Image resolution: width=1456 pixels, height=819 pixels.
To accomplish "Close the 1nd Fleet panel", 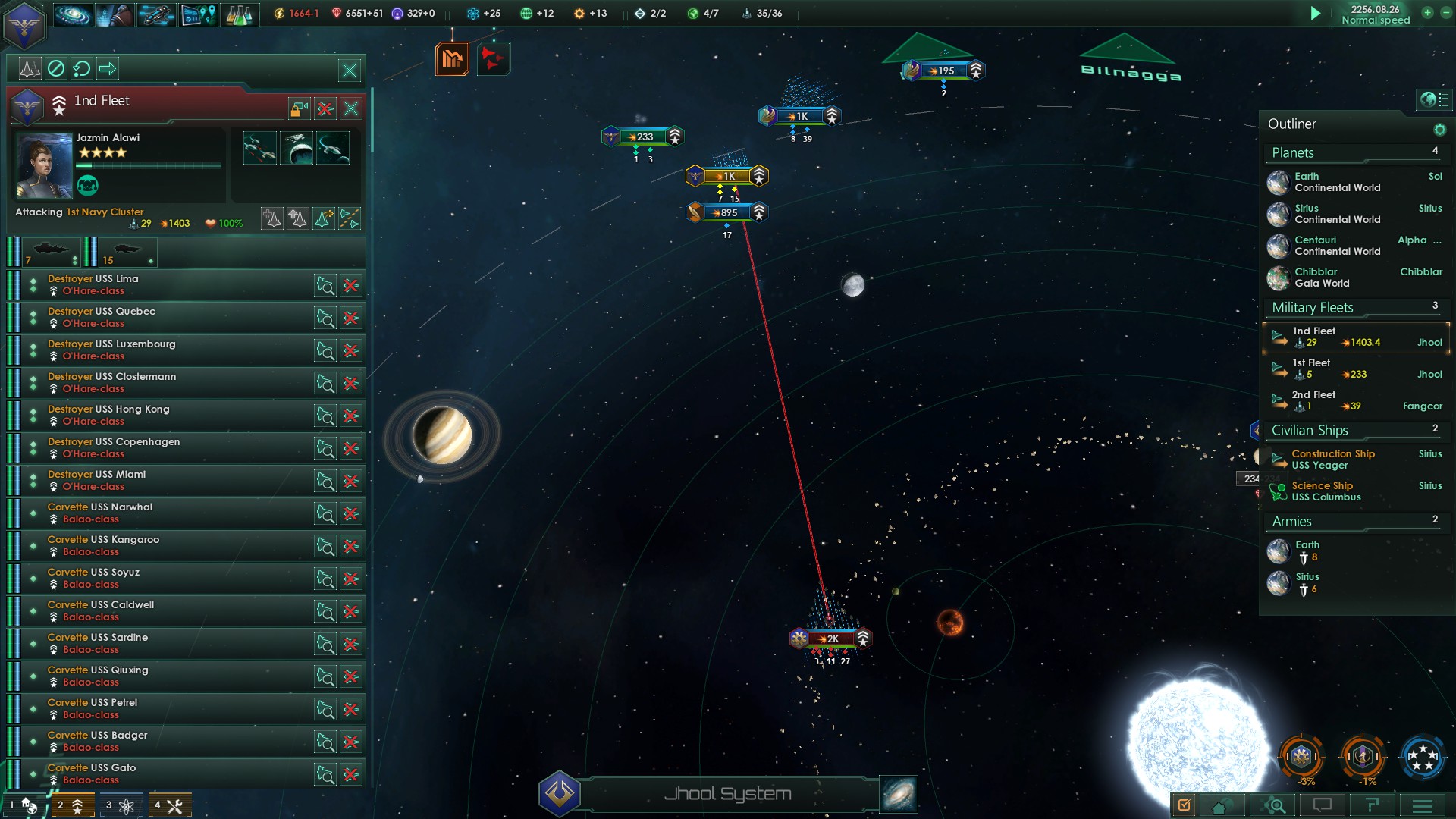I will pos(351,108).
